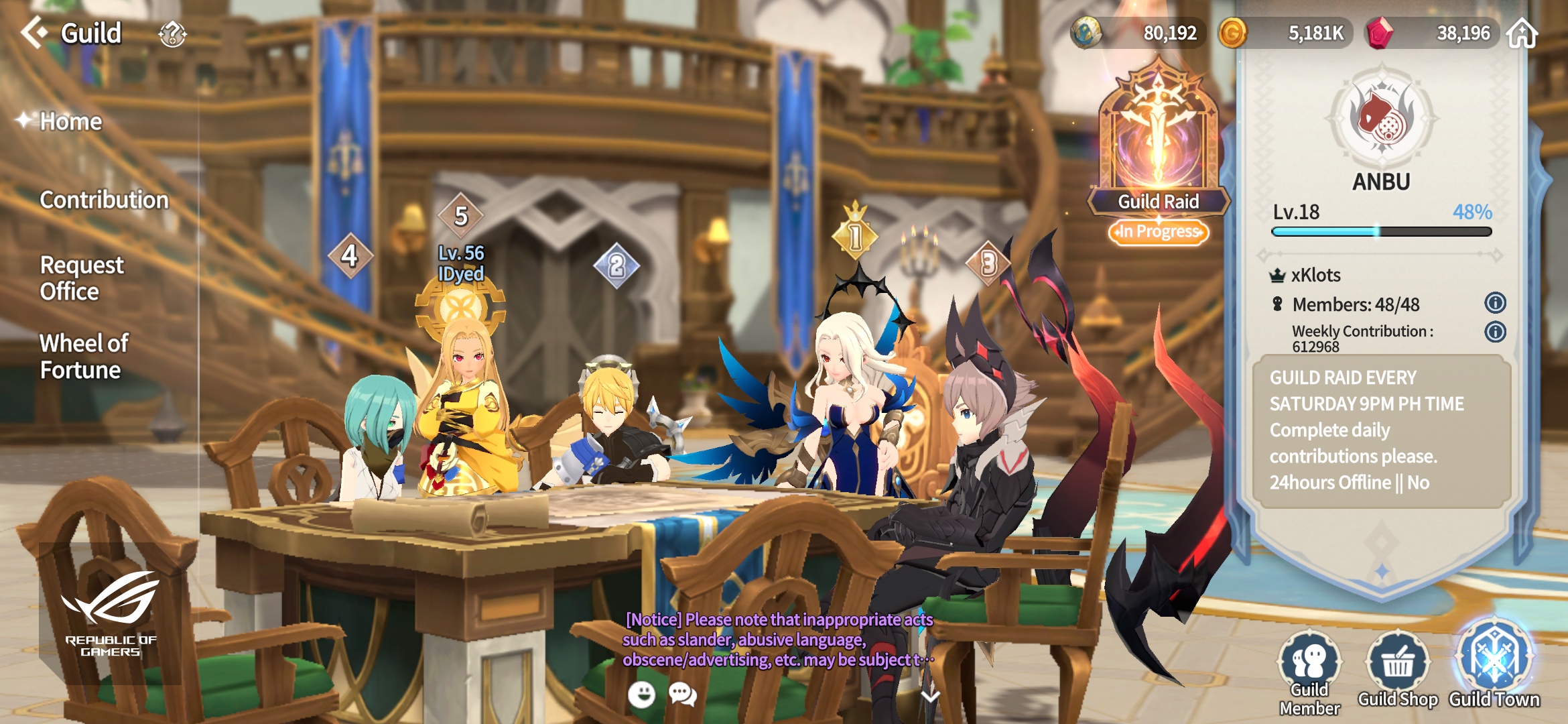Open the Wheel of Fortune menu
This screenshot has height=724, width=1568.
(x=83, y=357)
